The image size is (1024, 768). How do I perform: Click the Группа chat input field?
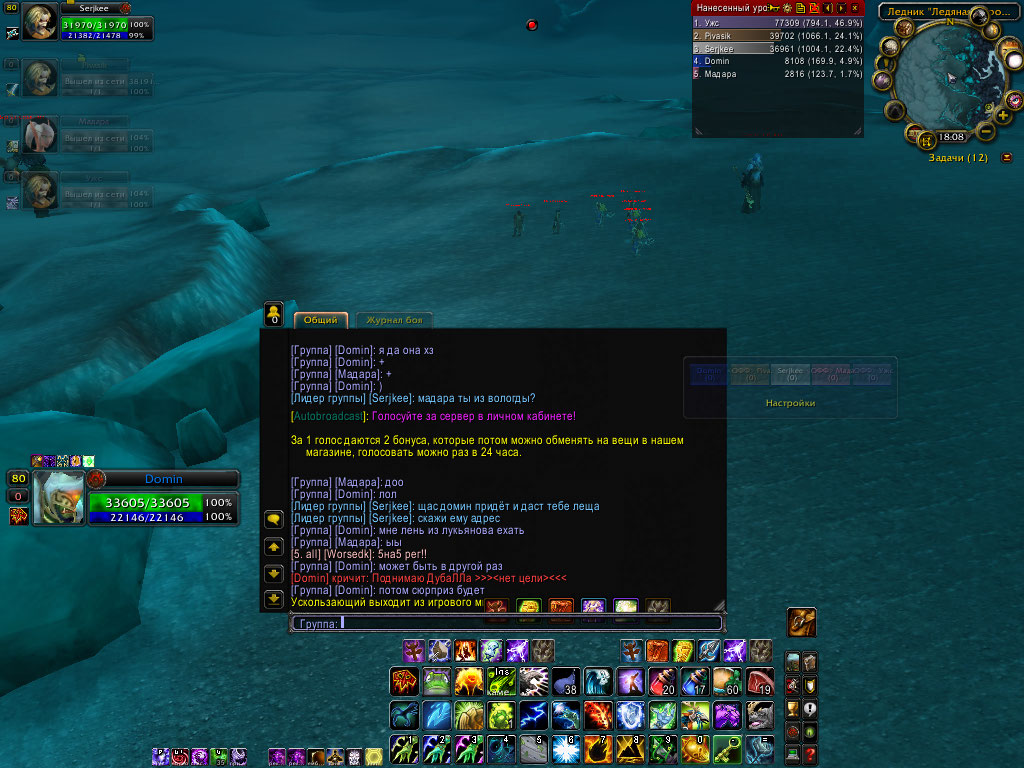pos(505,623)
